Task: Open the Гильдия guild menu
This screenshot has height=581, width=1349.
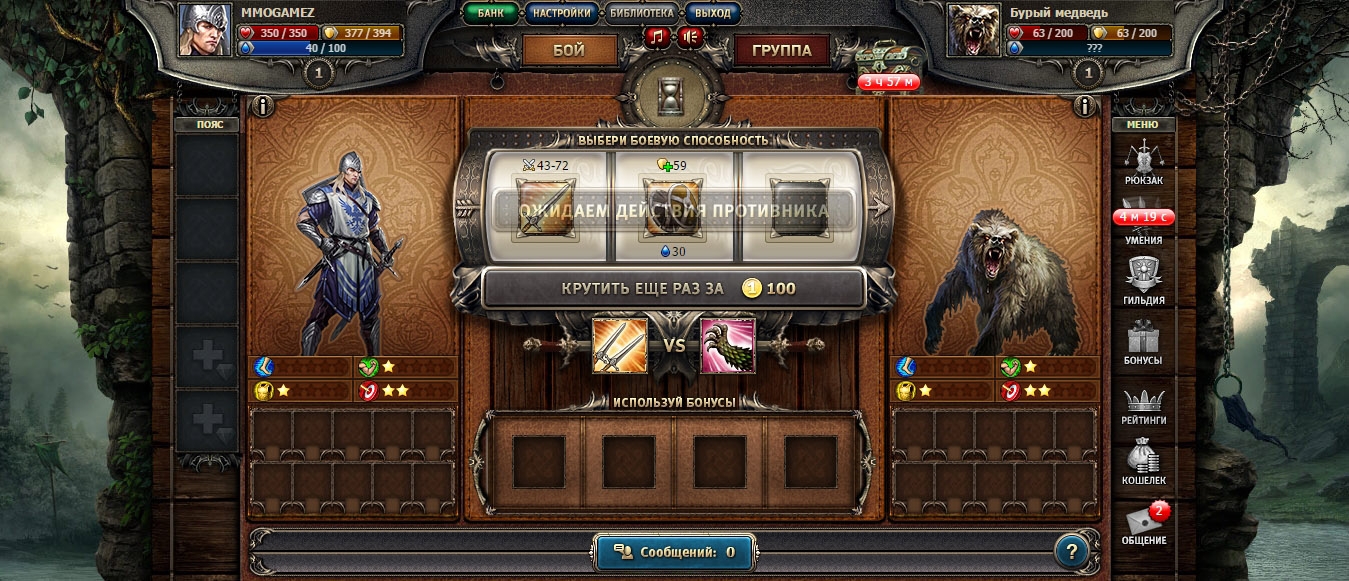Action: (1142, 282)
